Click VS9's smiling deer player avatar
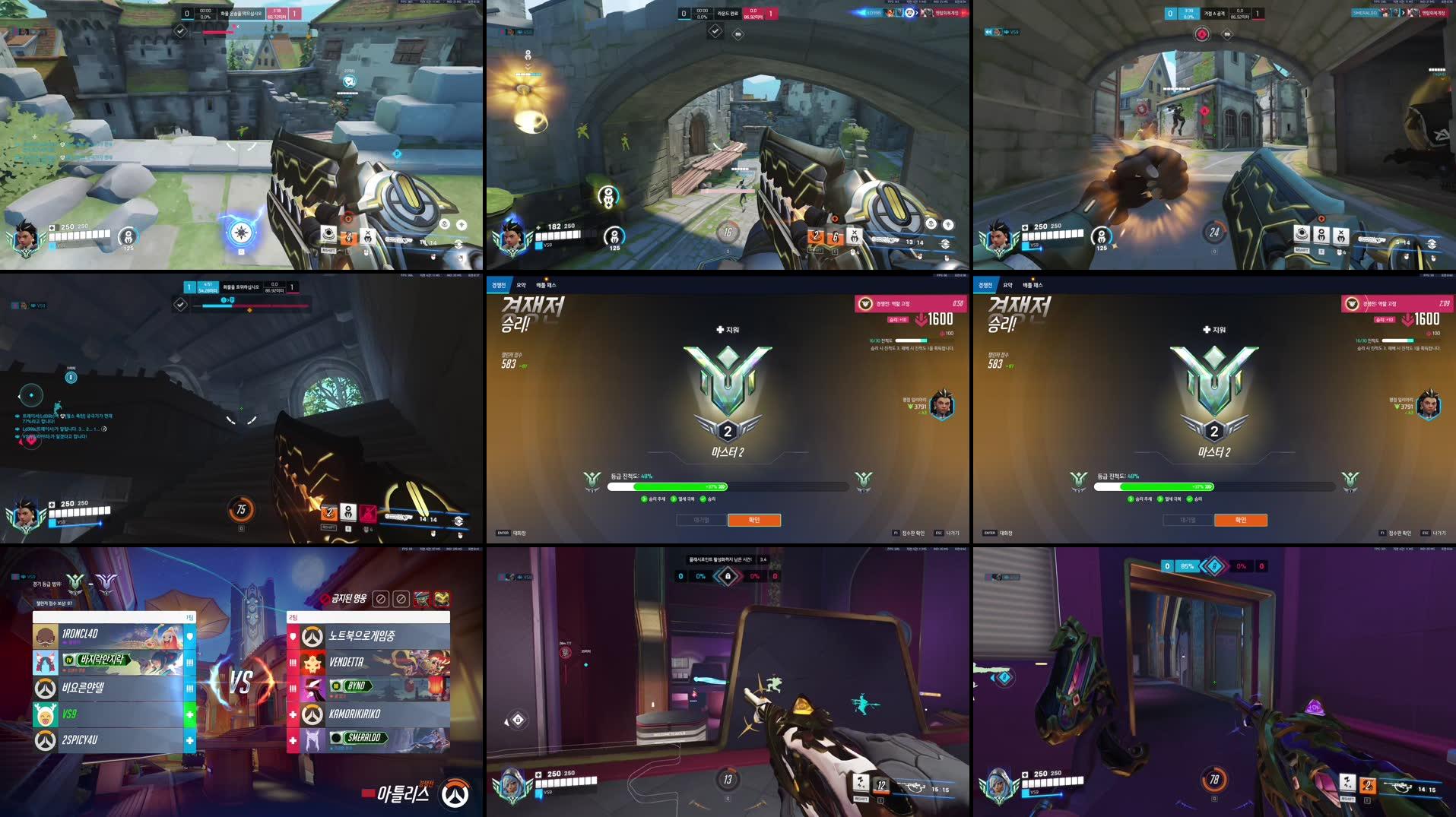 point(46,714)
